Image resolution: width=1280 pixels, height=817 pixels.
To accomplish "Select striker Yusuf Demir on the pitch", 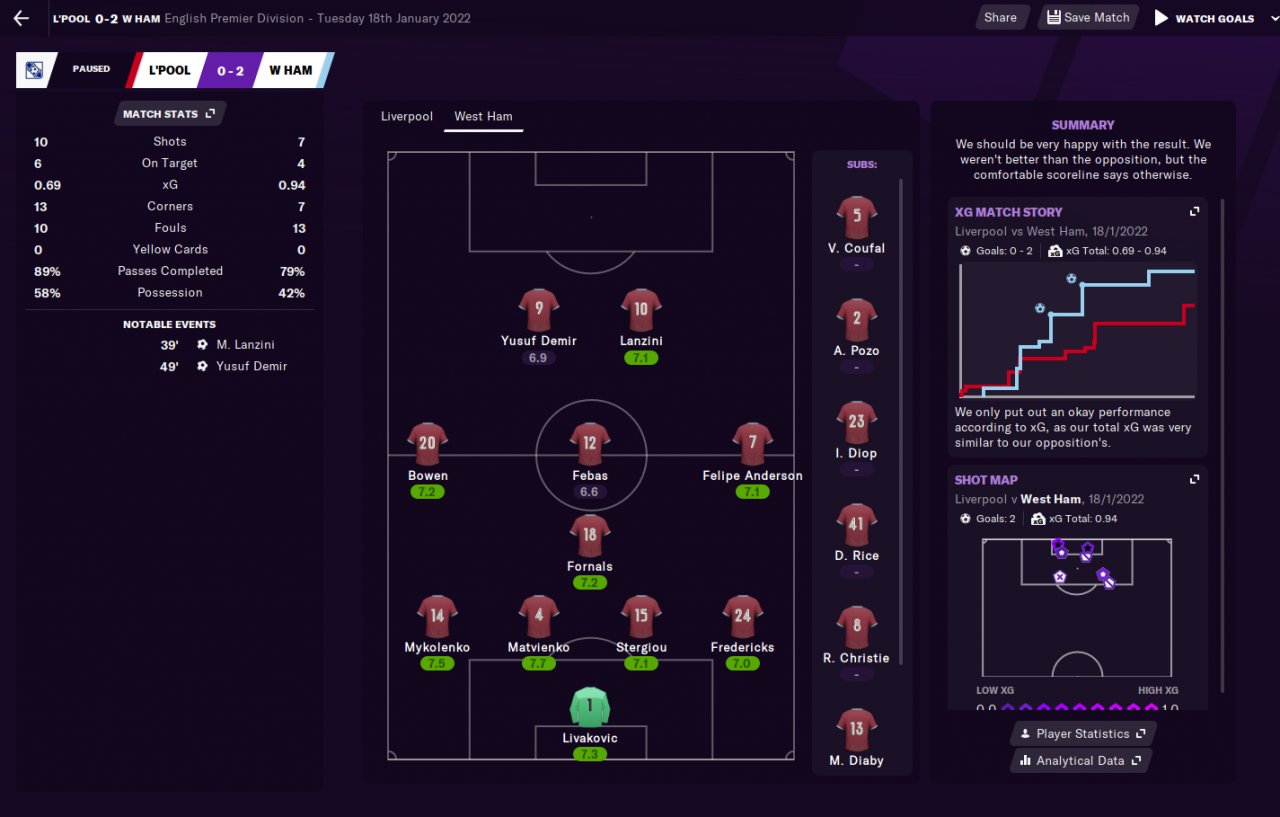I will pyautogui.click(x=538, y=310).
